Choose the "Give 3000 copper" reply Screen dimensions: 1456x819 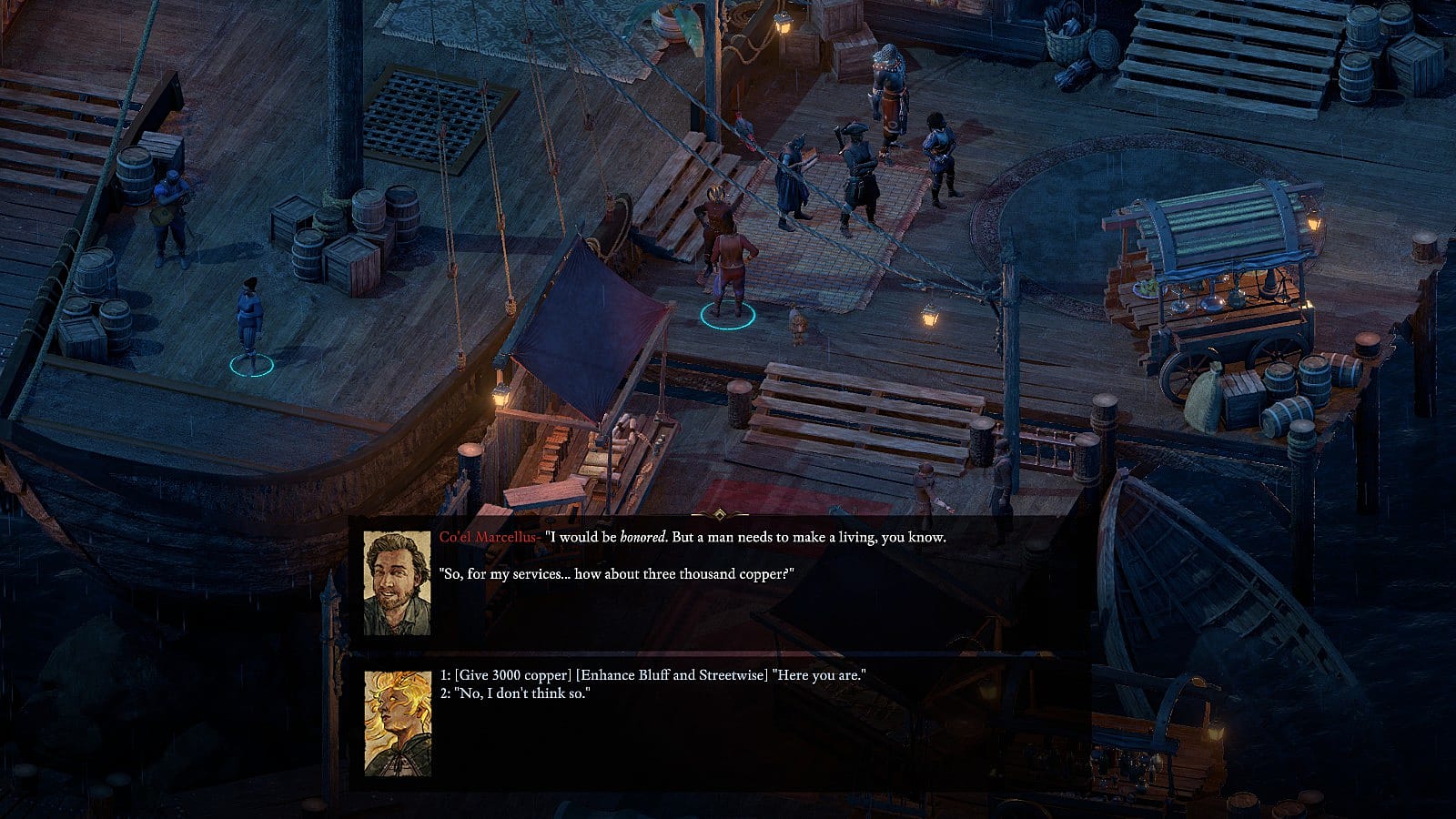(x=652, y=675)
